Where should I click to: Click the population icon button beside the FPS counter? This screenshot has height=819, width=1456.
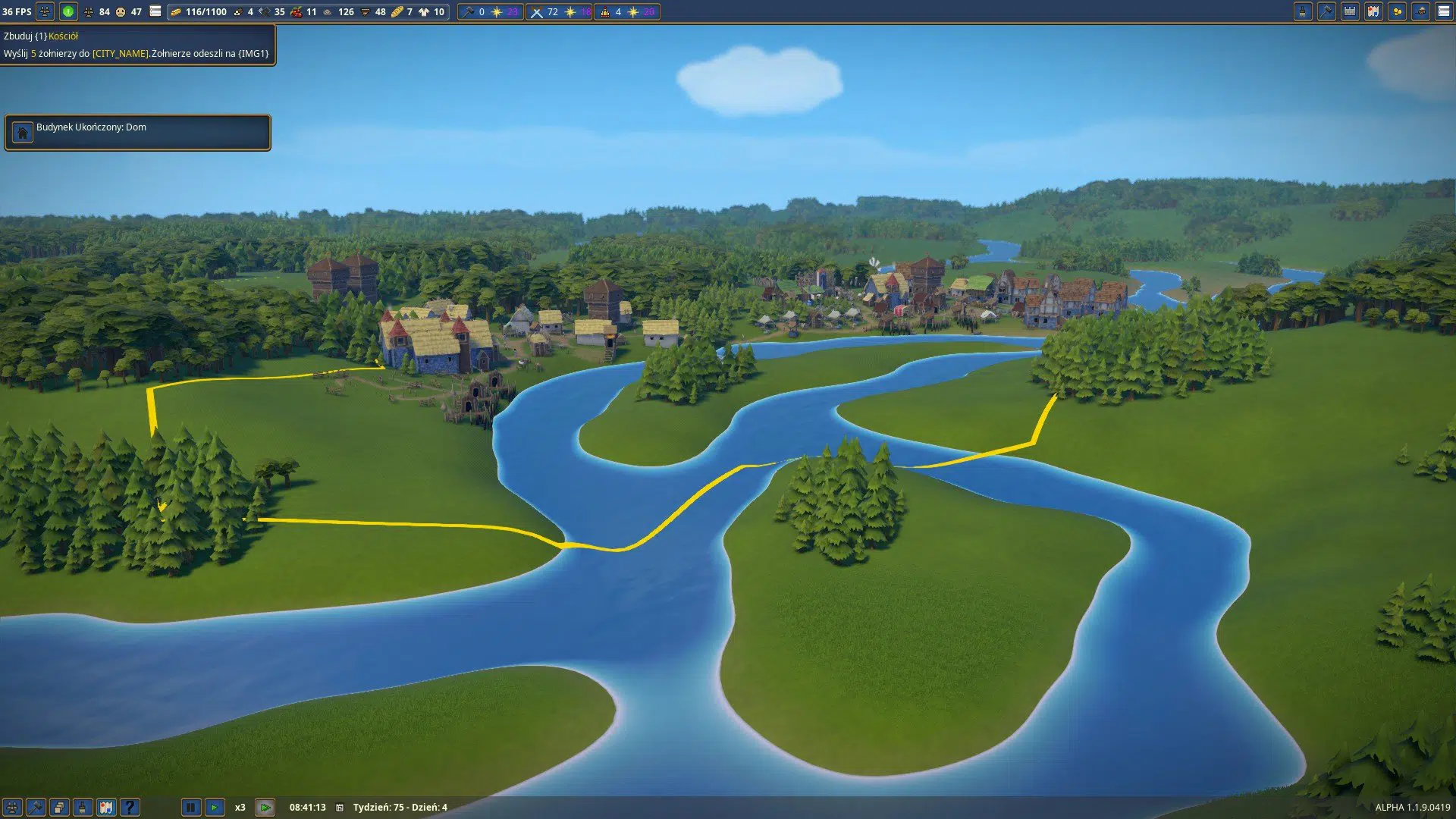(x=45, y=11)
